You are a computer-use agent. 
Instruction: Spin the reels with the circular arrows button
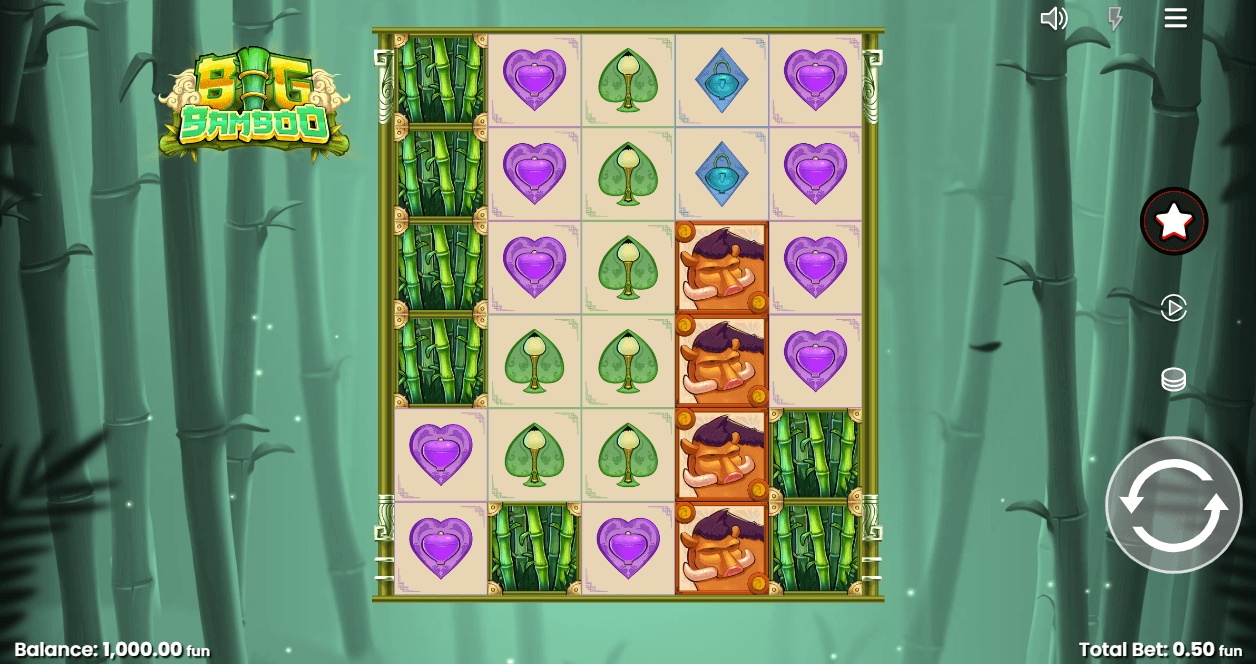[x=1173, y=505]
